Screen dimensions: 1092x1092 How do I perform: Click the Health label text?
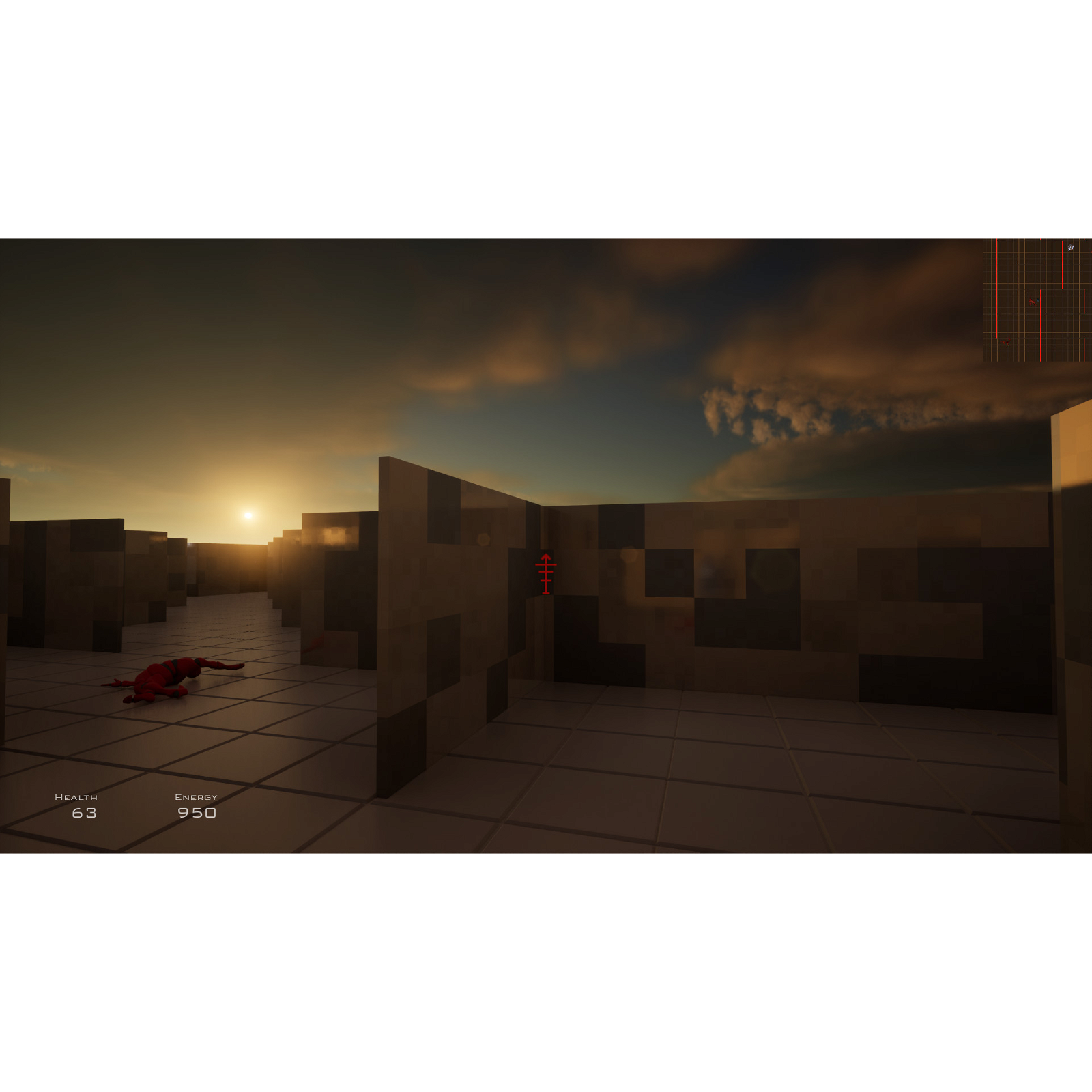coord(77,796)
